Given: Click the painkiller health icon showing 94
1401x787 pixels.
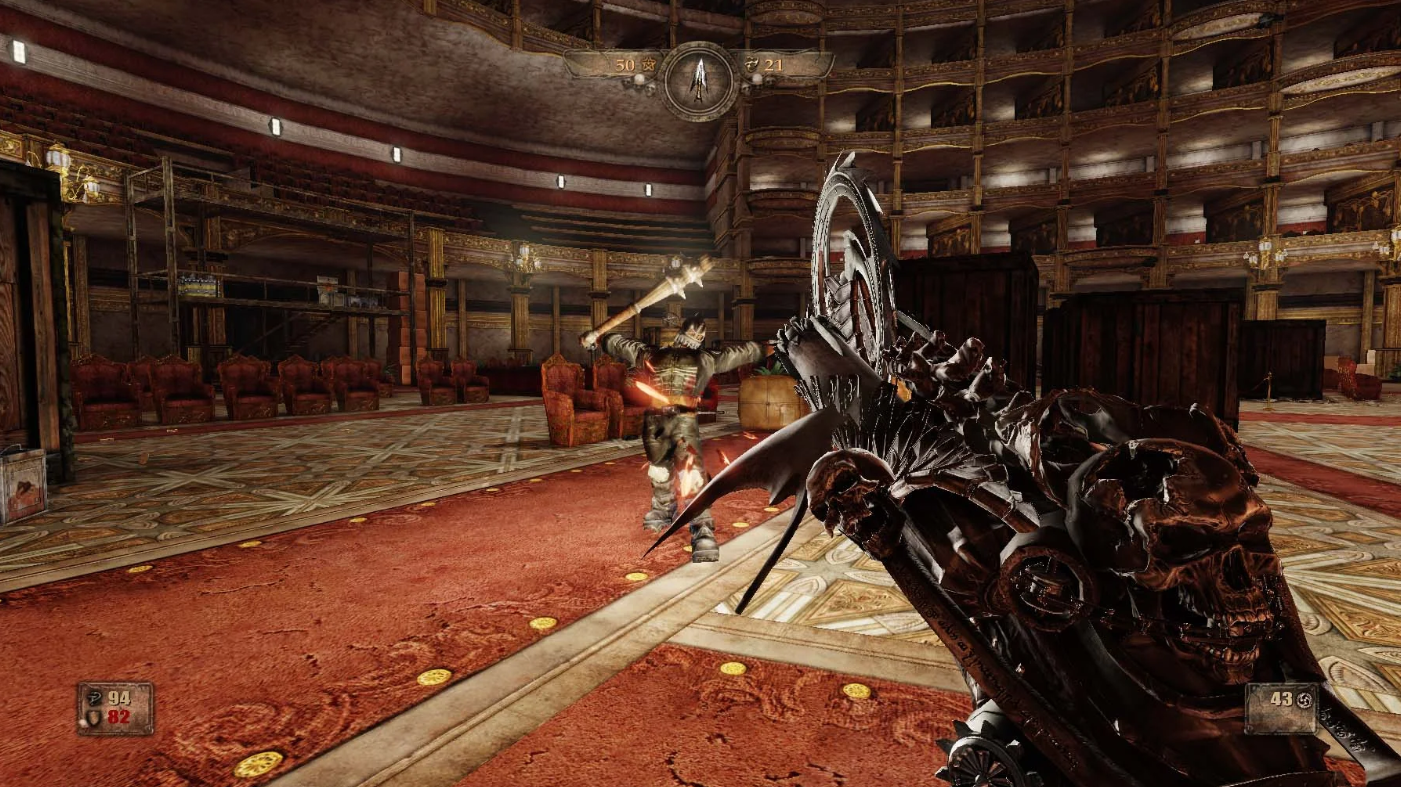Looking at the screenshot, I should tap(94, 698).
